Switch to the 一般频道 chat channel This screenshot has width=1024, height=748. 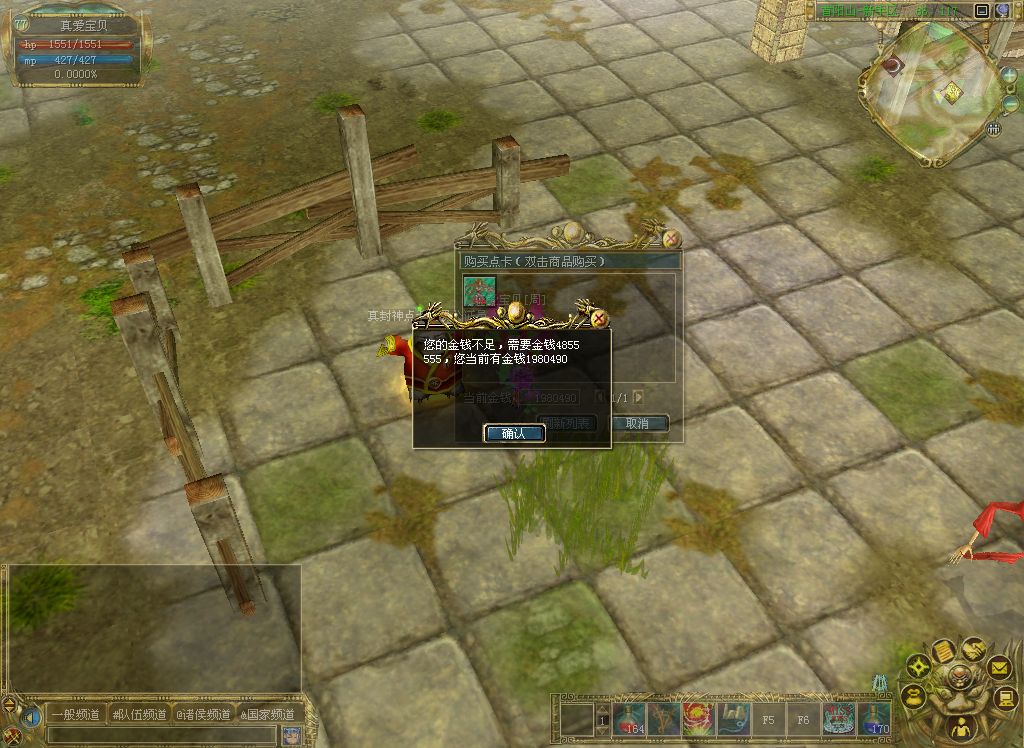coord(76,714)
